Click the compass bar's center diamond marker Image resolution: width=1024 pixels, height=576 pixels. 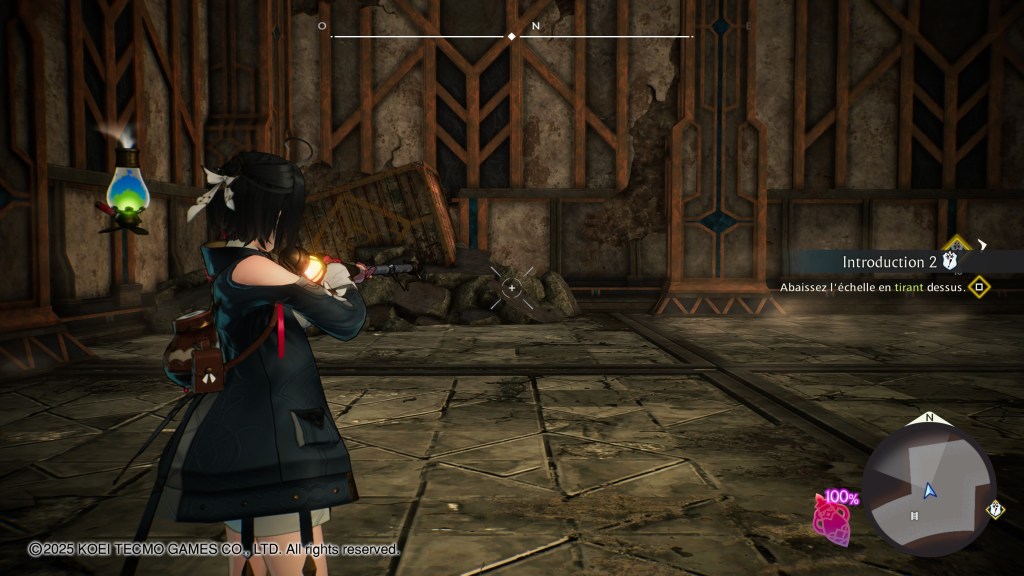point(512,36)
